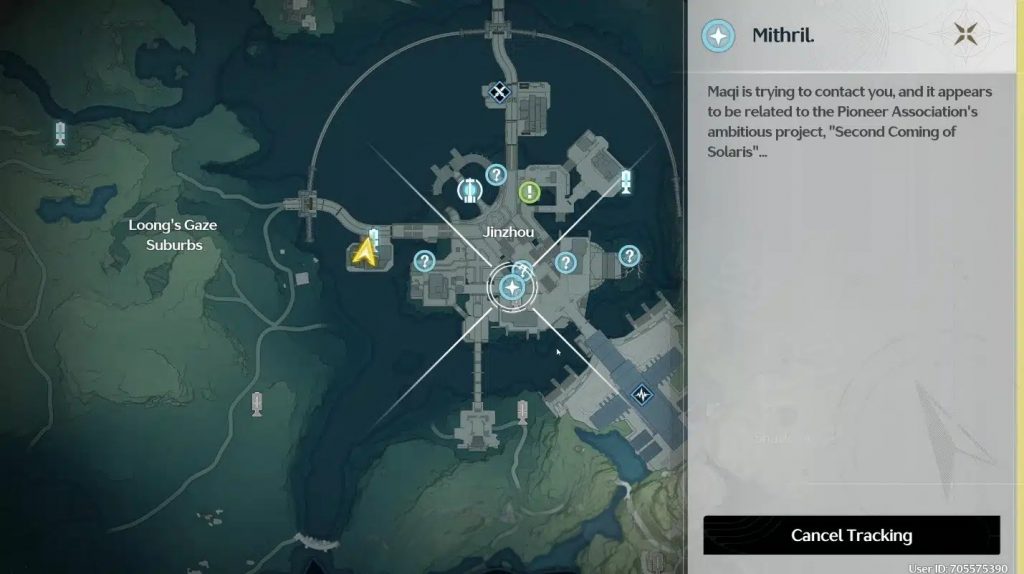Pick the beacon marker in Jinzhou's northeast district
The height and width of the screenshot is (574, 1024).
pyautogui.click(x=626, y=181)
